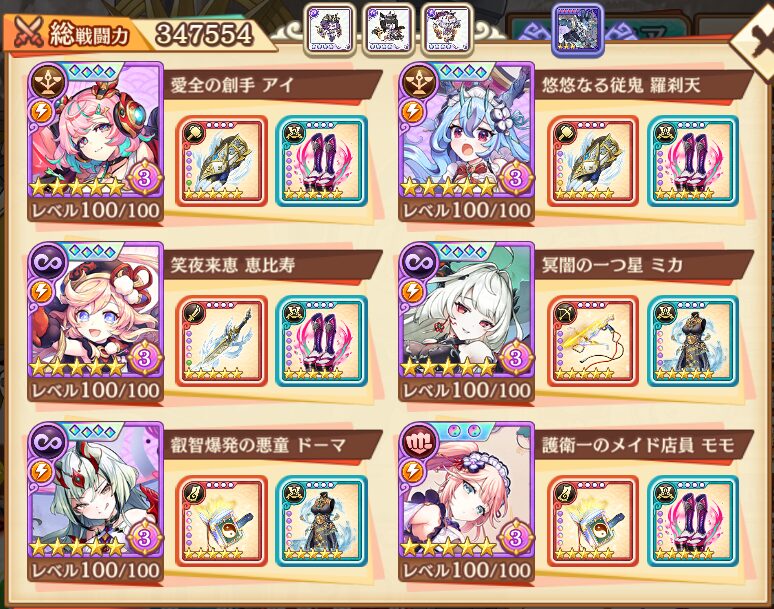This screenshot has height=609, width=774.
Task: Open アイ's purple boots armor slot
Action: 321,160
